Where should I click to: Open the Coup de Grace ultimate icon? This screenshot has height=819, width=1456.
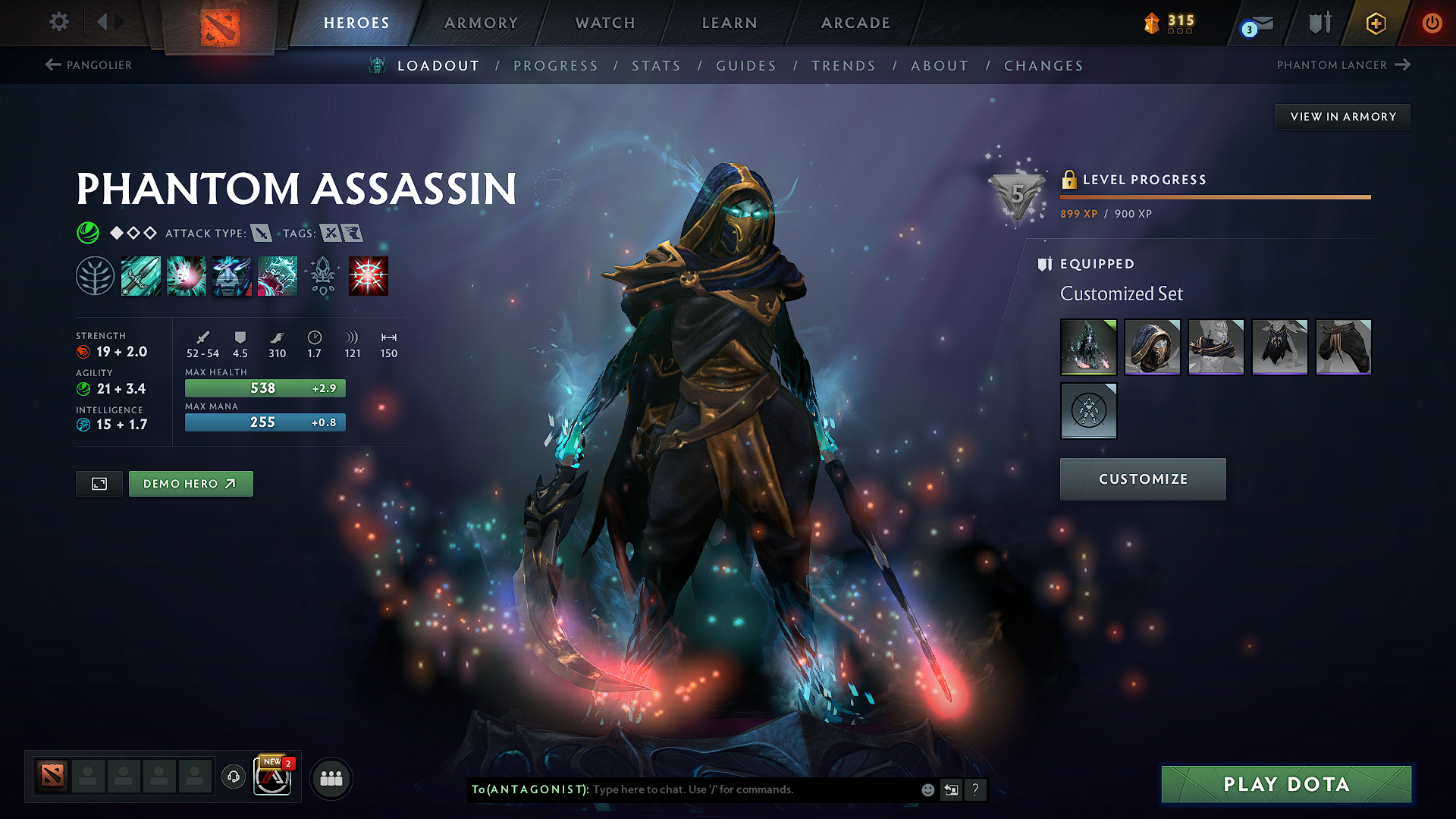[369, 275]
